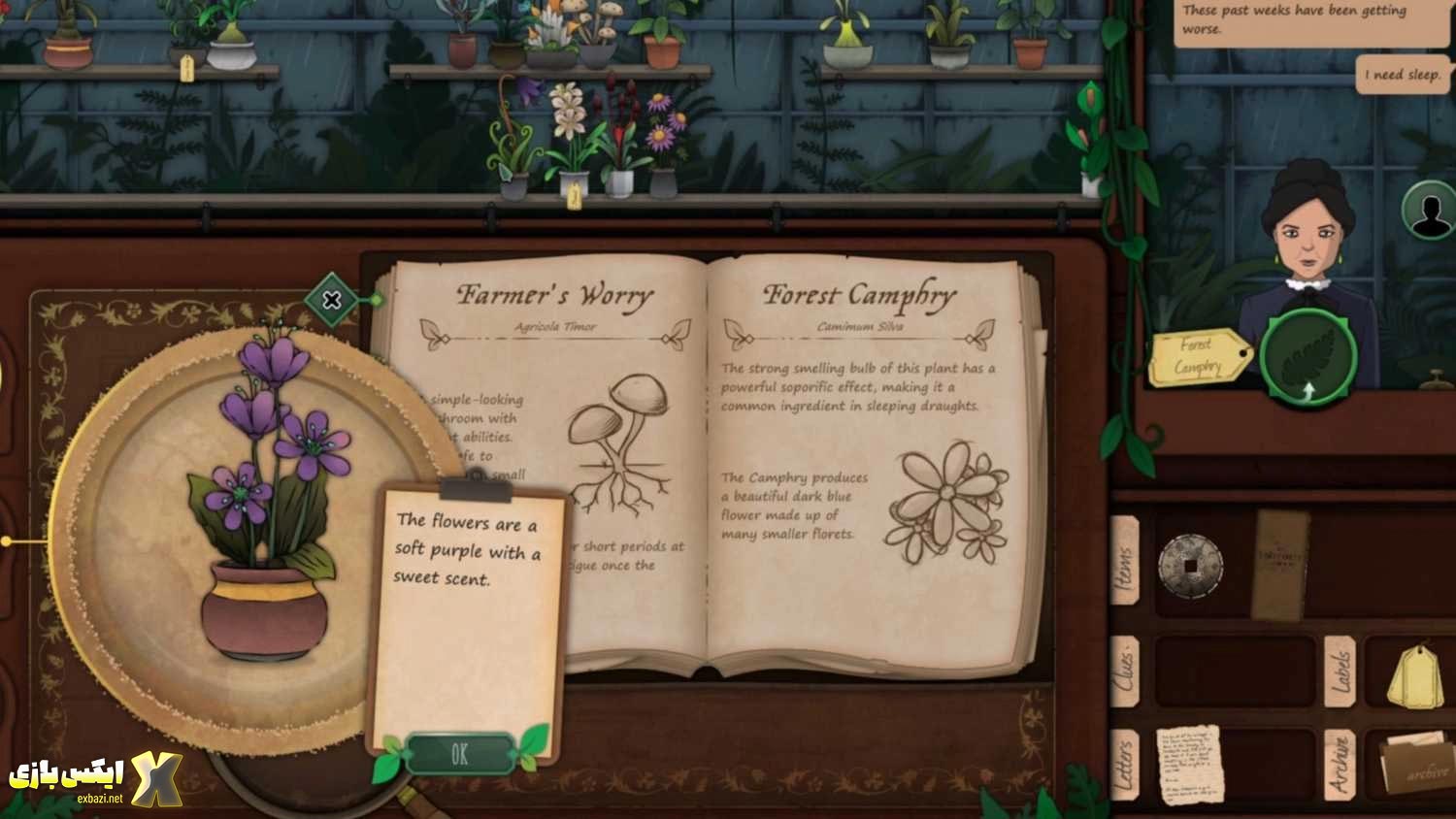Read the torn letter in the Letters drawer
1456x819 pixels.
coord(1189,765)
